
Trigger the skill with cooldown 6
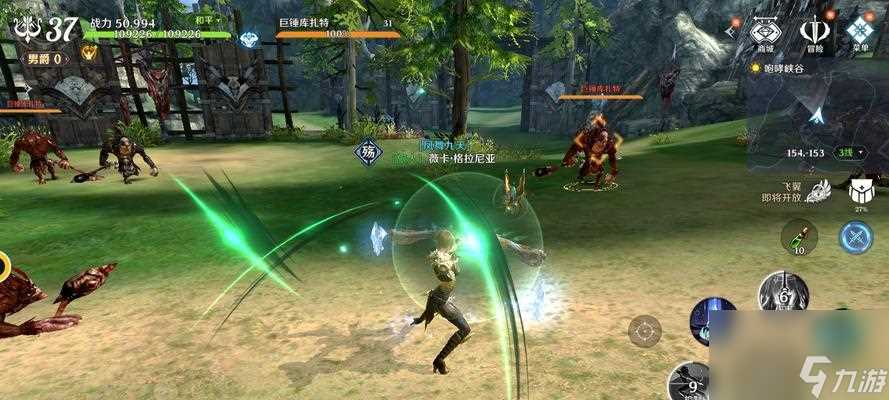(782, 294)
